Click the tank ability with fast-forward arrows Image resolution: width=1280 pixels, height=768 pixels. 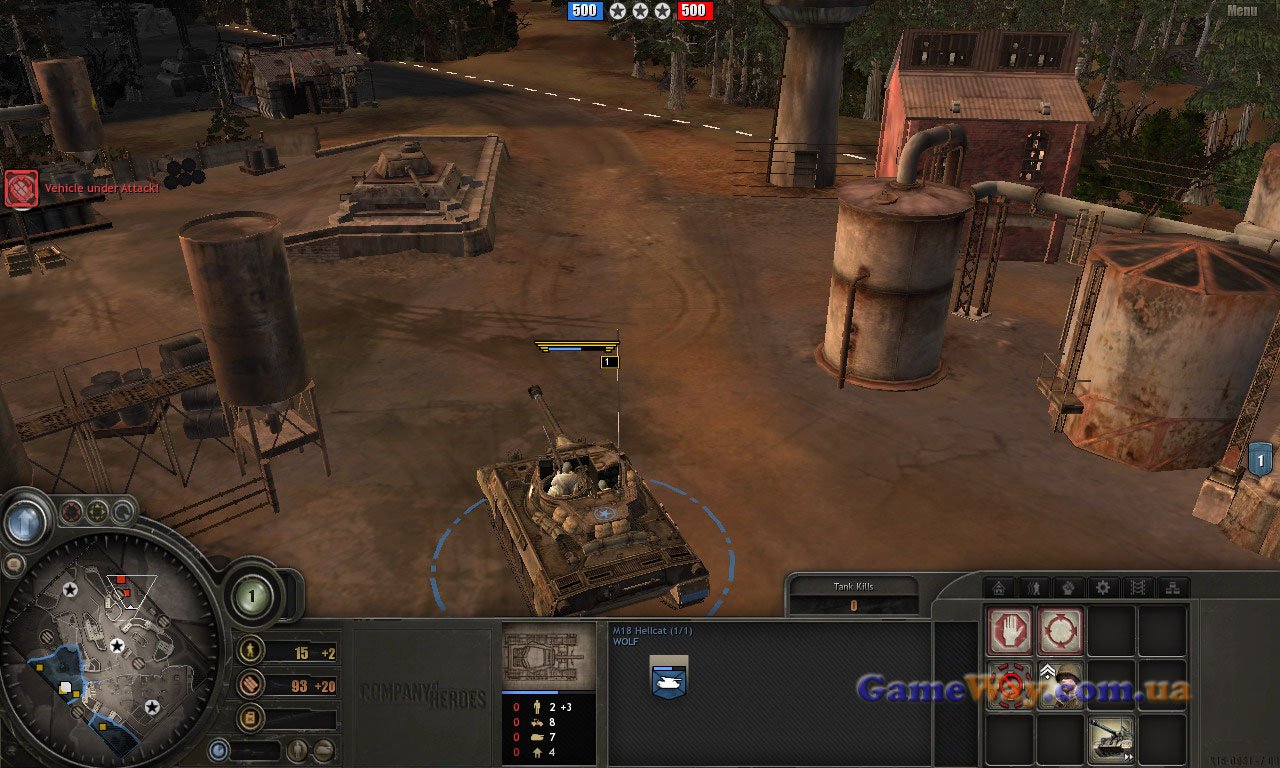[1111, 738]
